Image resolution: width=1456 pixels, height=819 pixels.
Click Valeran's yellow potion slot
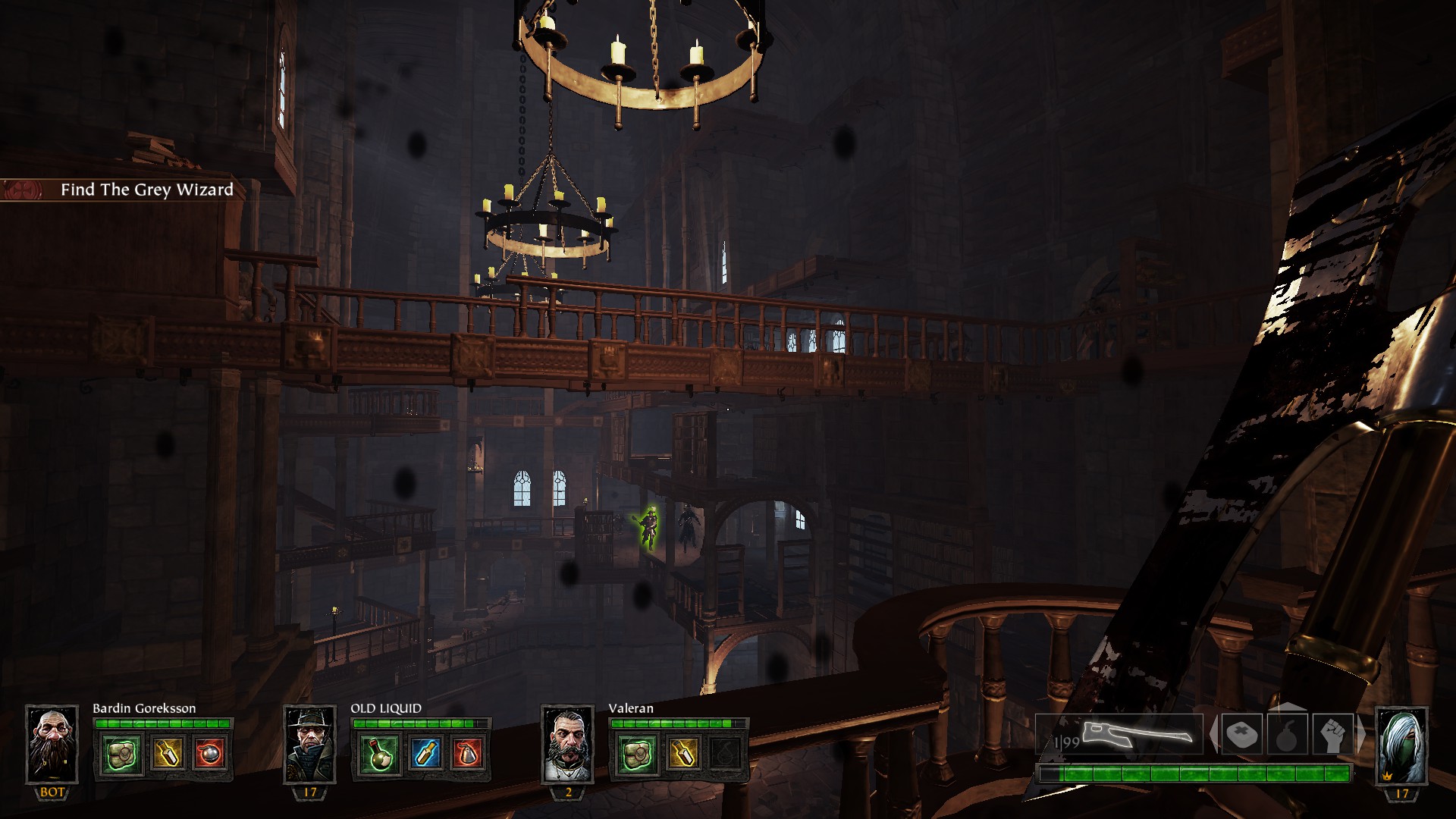pyautogui.click(x=682, y=753)
